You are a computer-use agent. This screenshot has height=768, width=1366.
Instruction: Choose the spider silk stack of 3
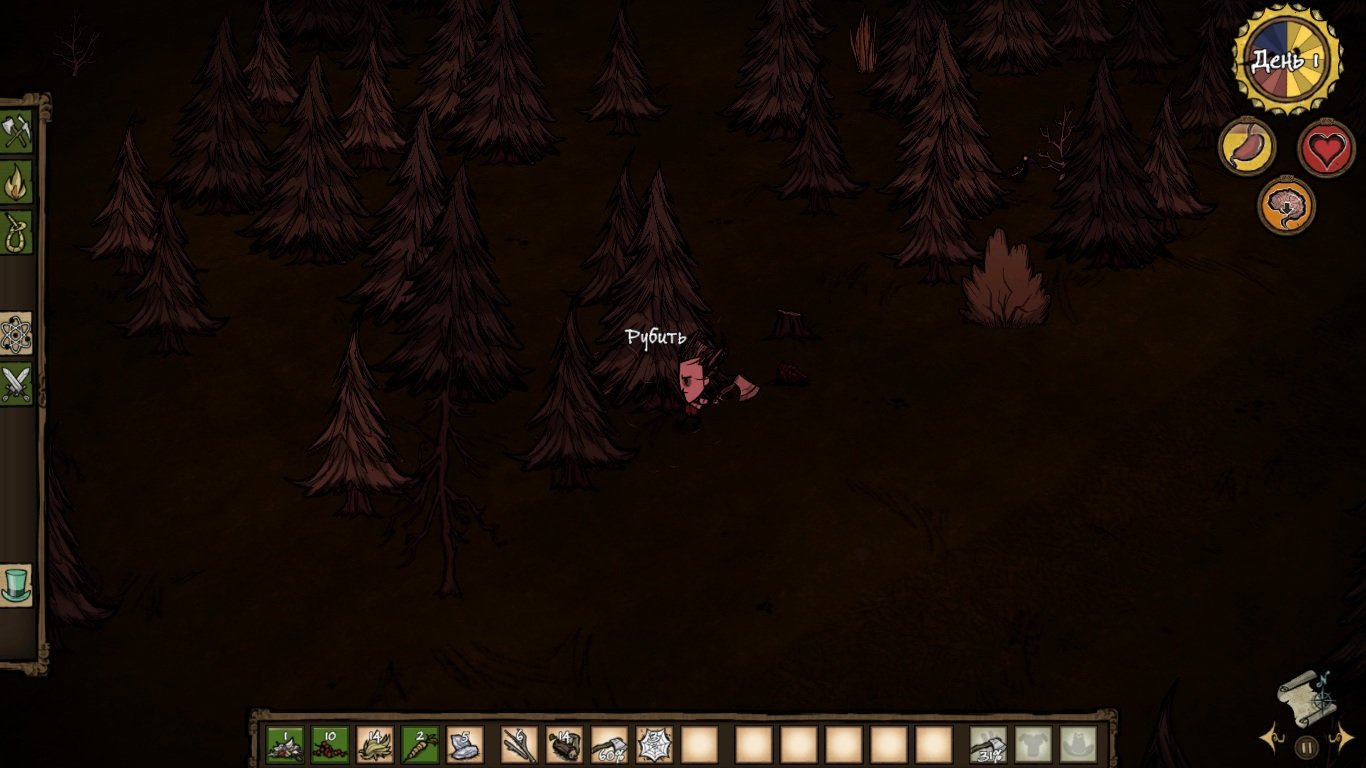click(654, 745)
